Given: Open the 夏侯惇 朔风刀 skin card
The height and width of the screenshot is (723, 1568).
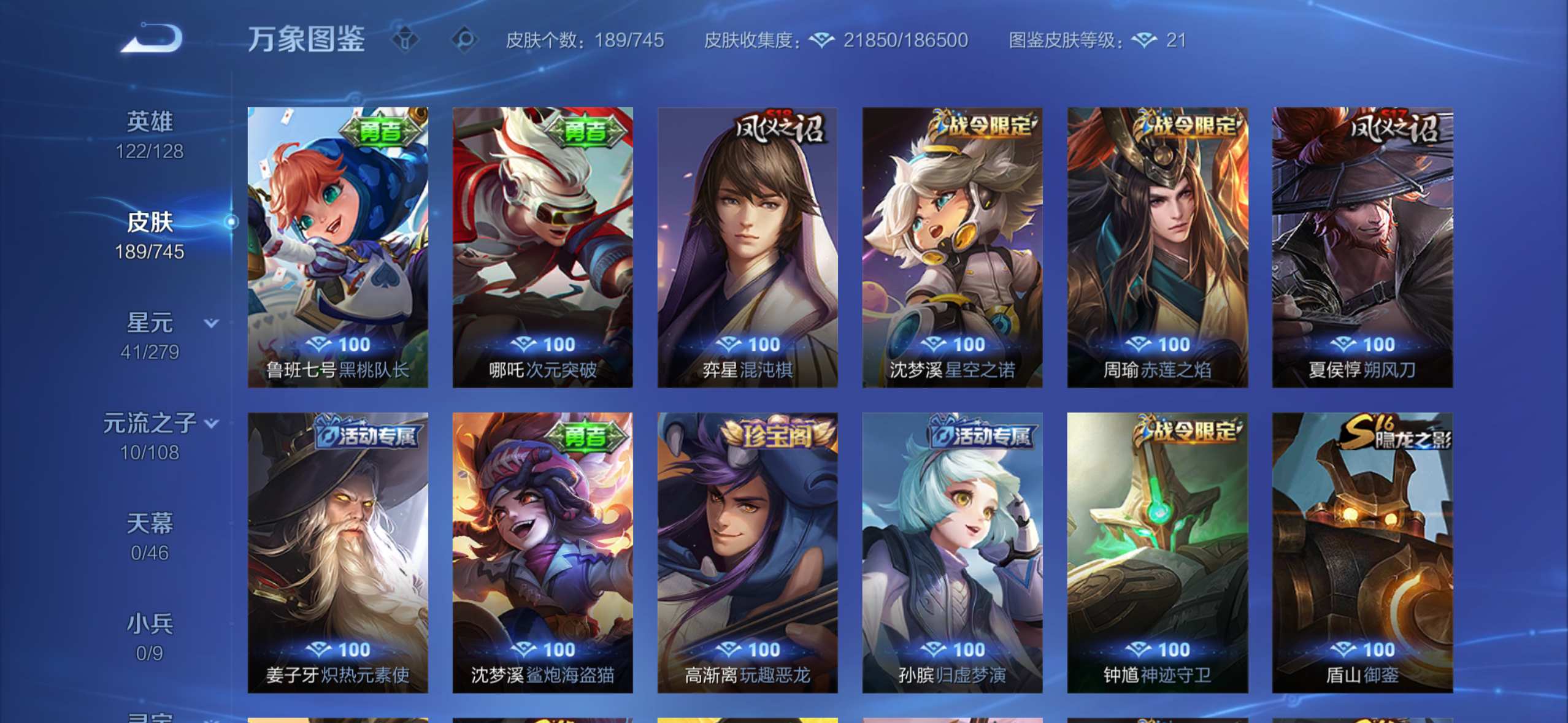Looking at the screenshot, I should 1362,247.
